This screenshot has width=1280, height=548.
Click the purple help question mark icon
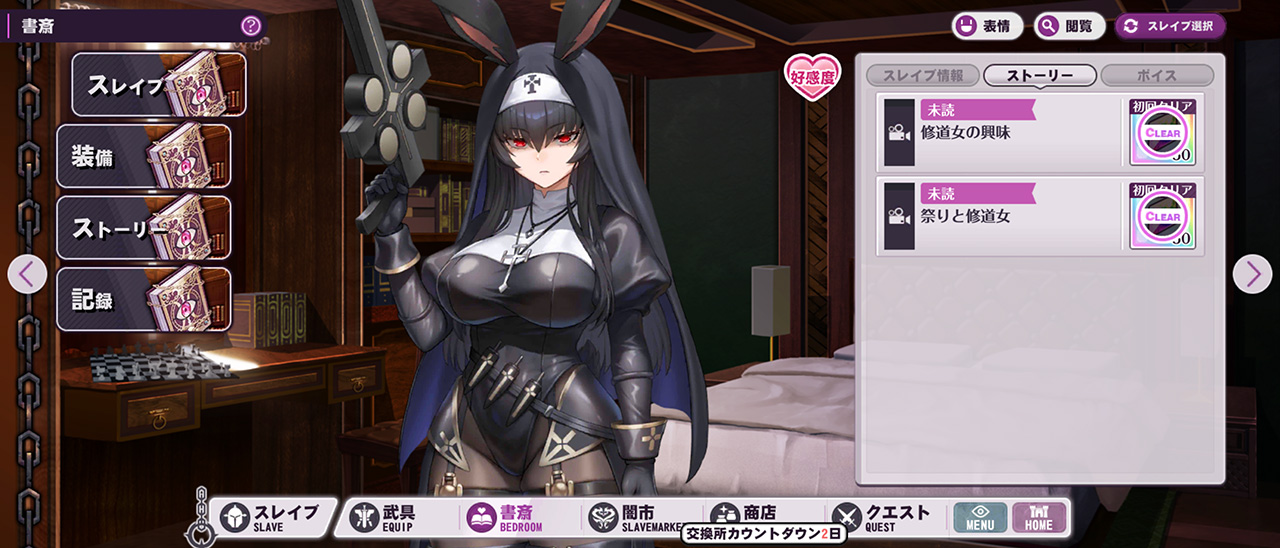(251, 26)
